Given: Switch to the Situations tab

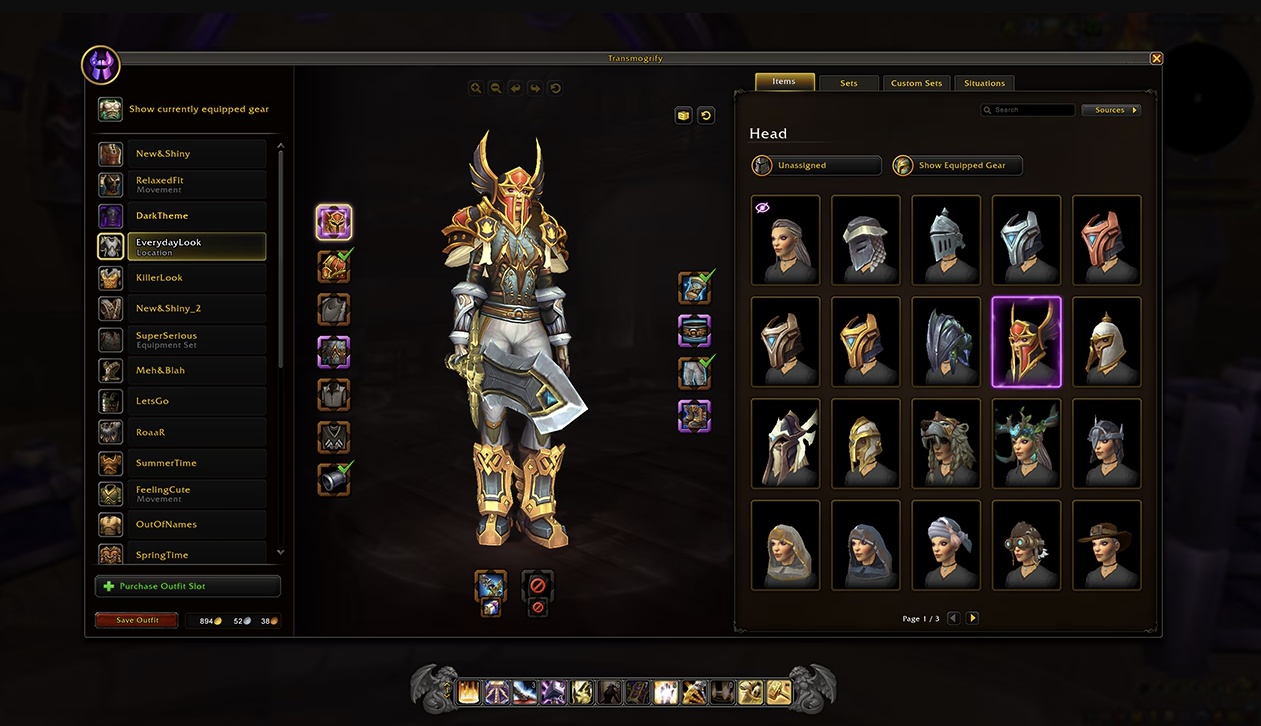Looking at the screenshot, I should pyautogui.click(x=984, y=83).
